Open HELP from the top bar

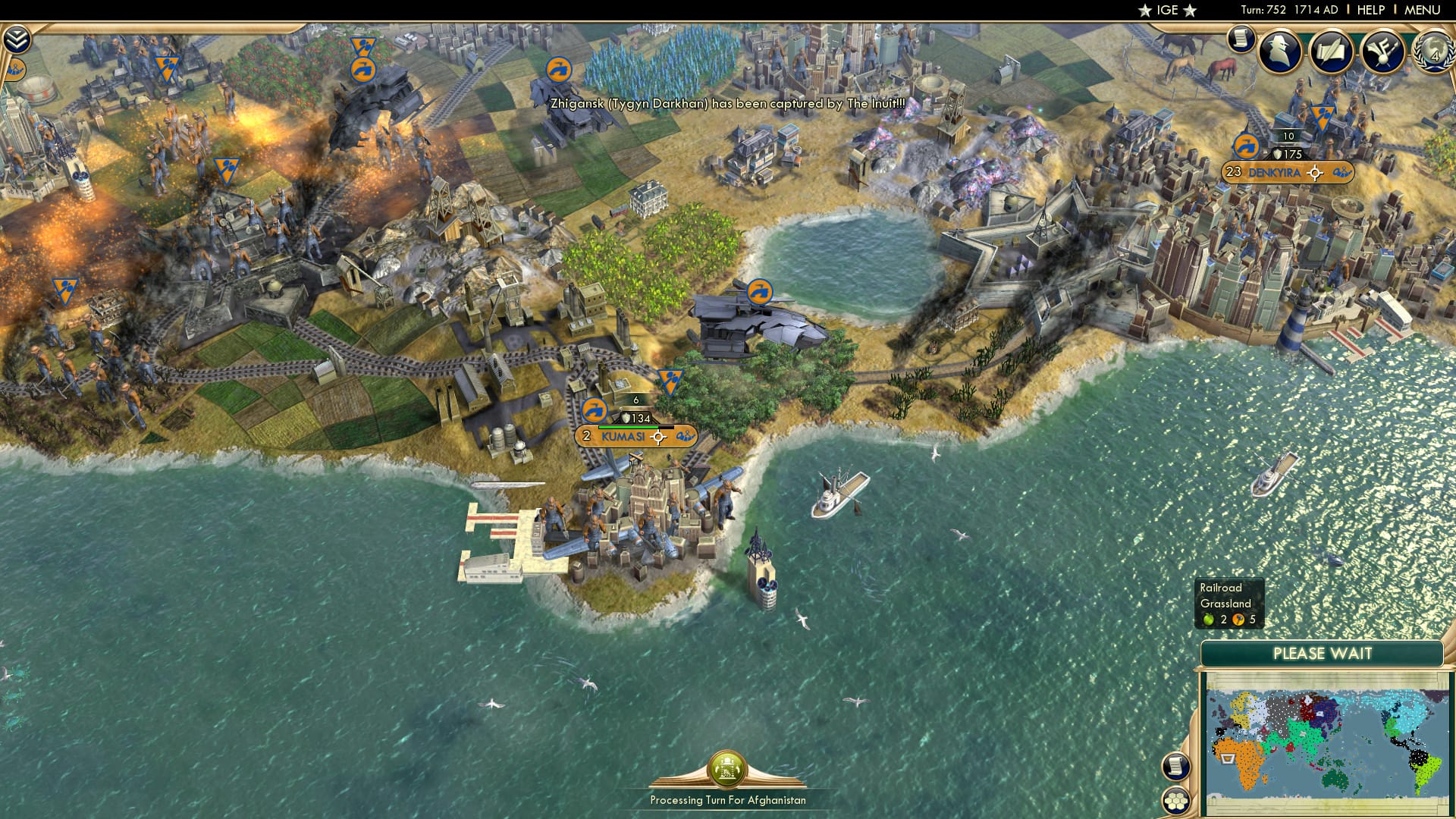point(1370,10)
